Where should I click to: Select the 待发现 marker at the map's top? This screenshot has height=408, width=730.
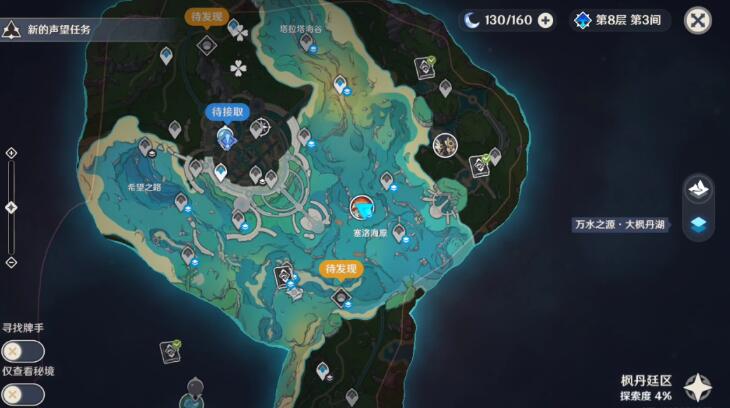pyautogui.click(x=207, y=16)
